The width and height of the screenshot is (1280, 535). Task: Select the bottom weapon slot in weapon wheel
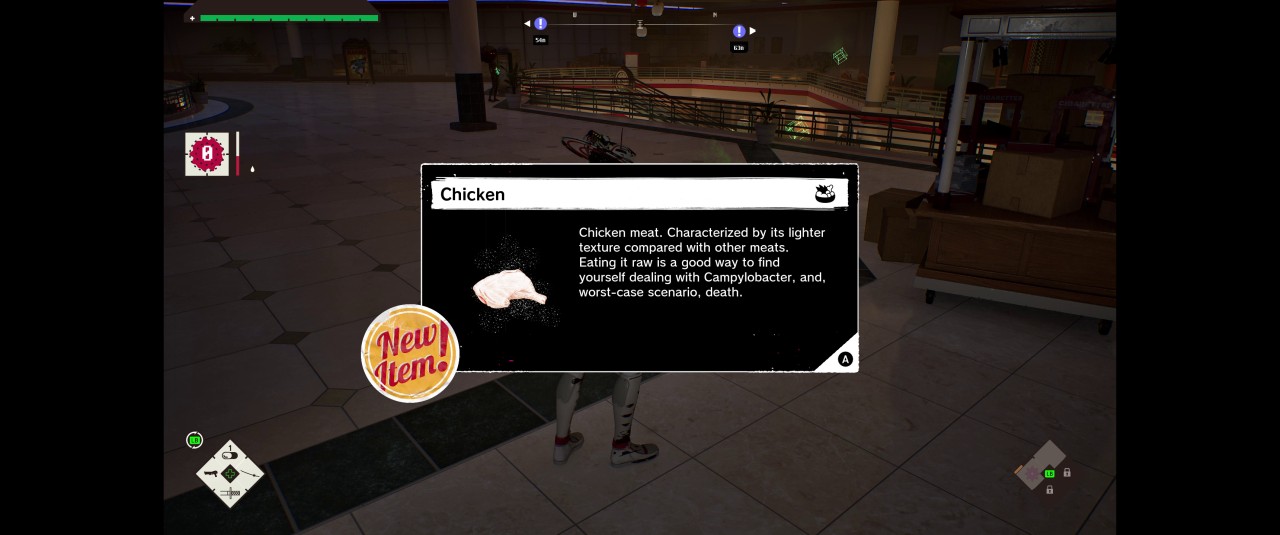(x=230, y=493)
